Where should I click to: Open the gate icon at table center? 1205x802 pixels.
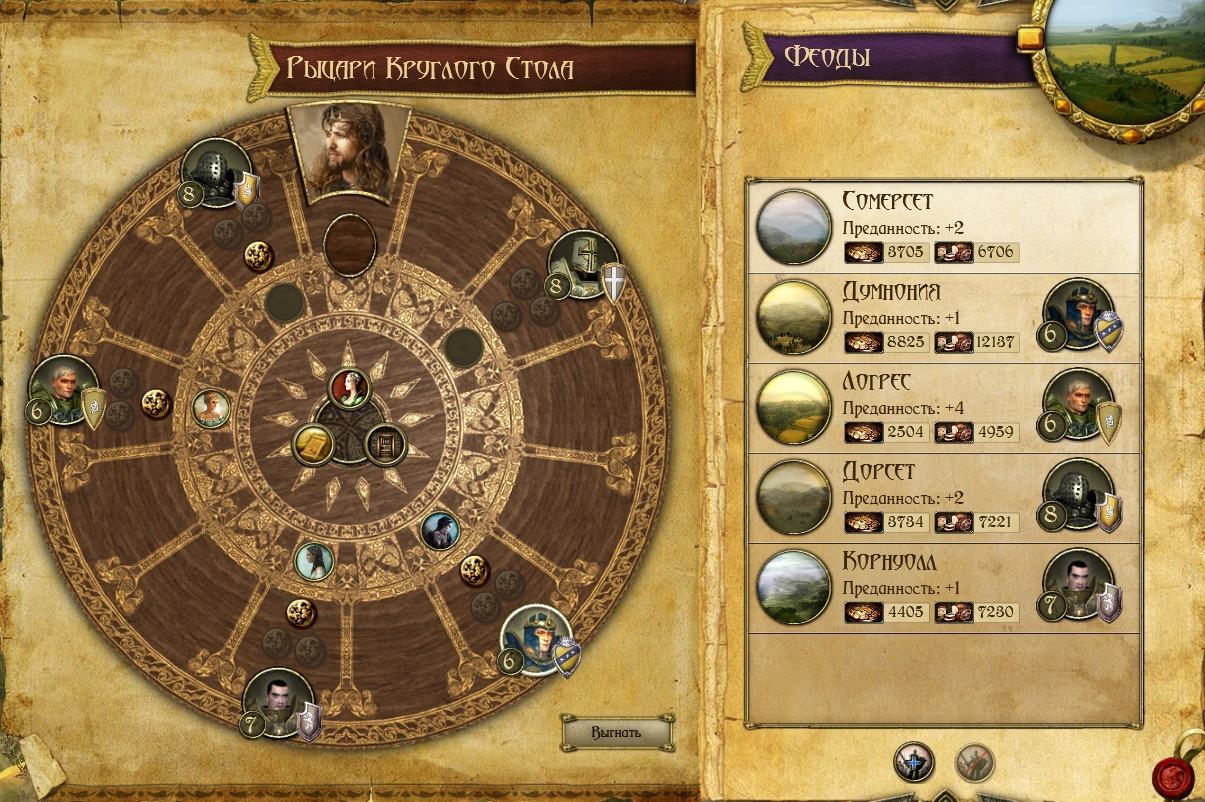coord(385,445)
